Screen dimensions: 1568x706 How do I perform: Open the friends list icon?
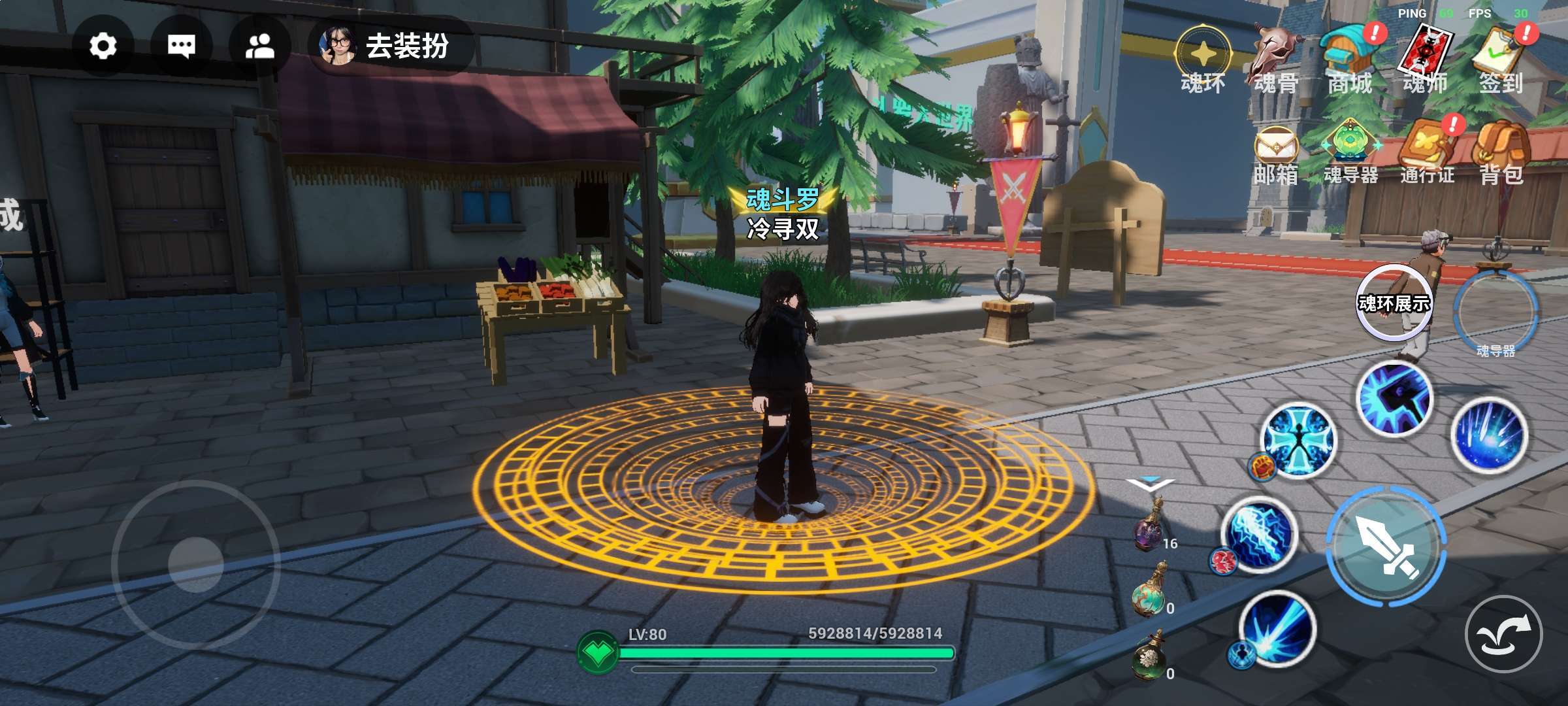[x=259, y=46]
